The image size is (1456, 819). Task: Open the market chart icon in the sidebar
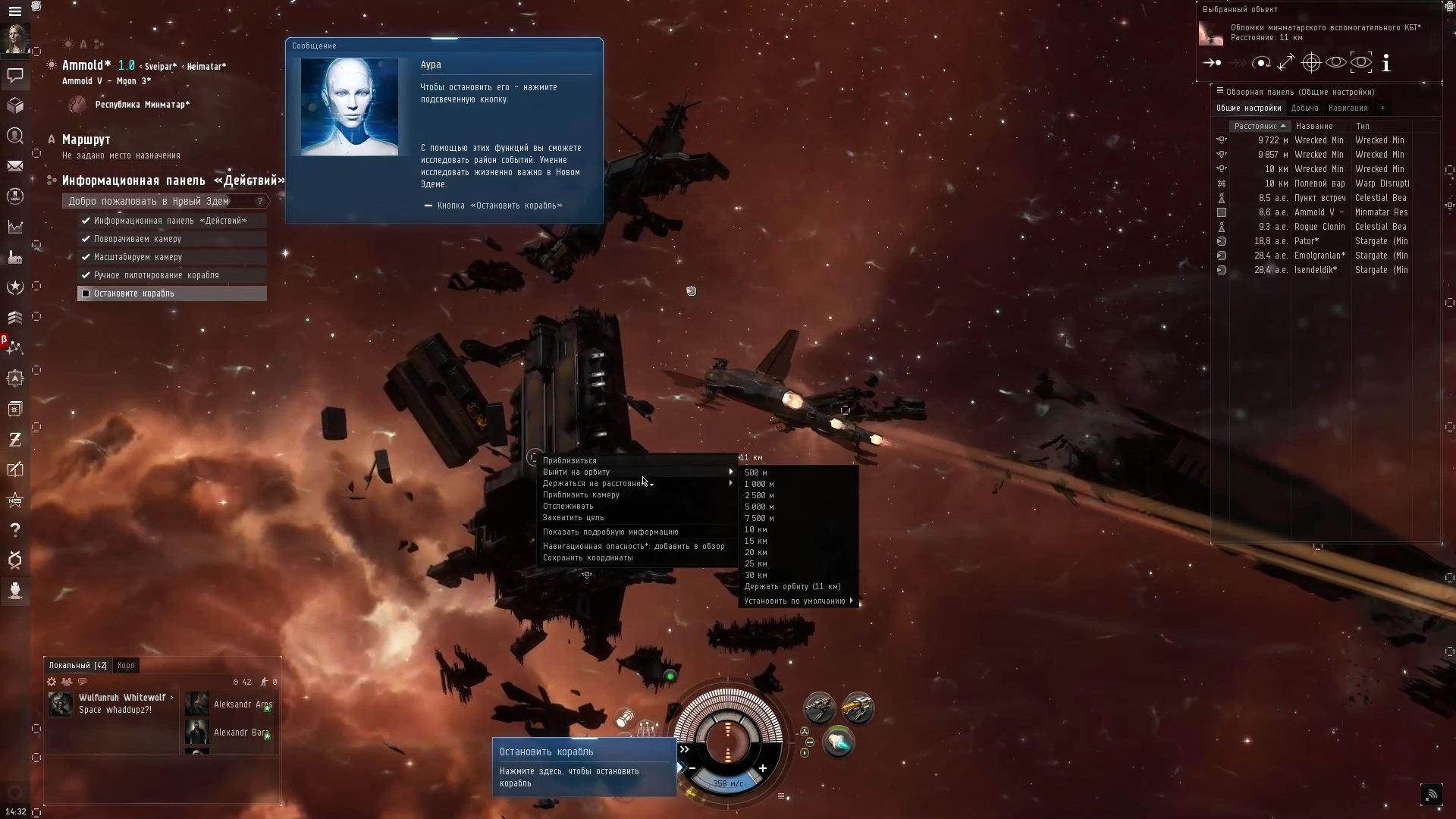[x=15, y=227]
